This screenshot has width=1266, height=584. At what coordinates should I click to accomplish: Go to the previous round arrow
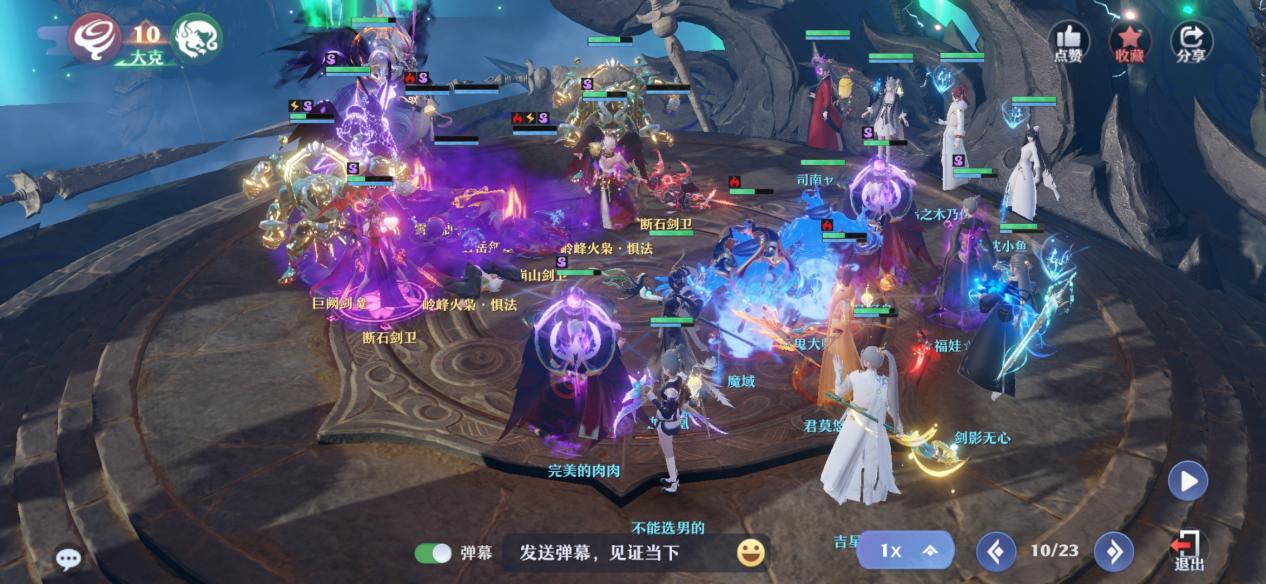[996, 551]
